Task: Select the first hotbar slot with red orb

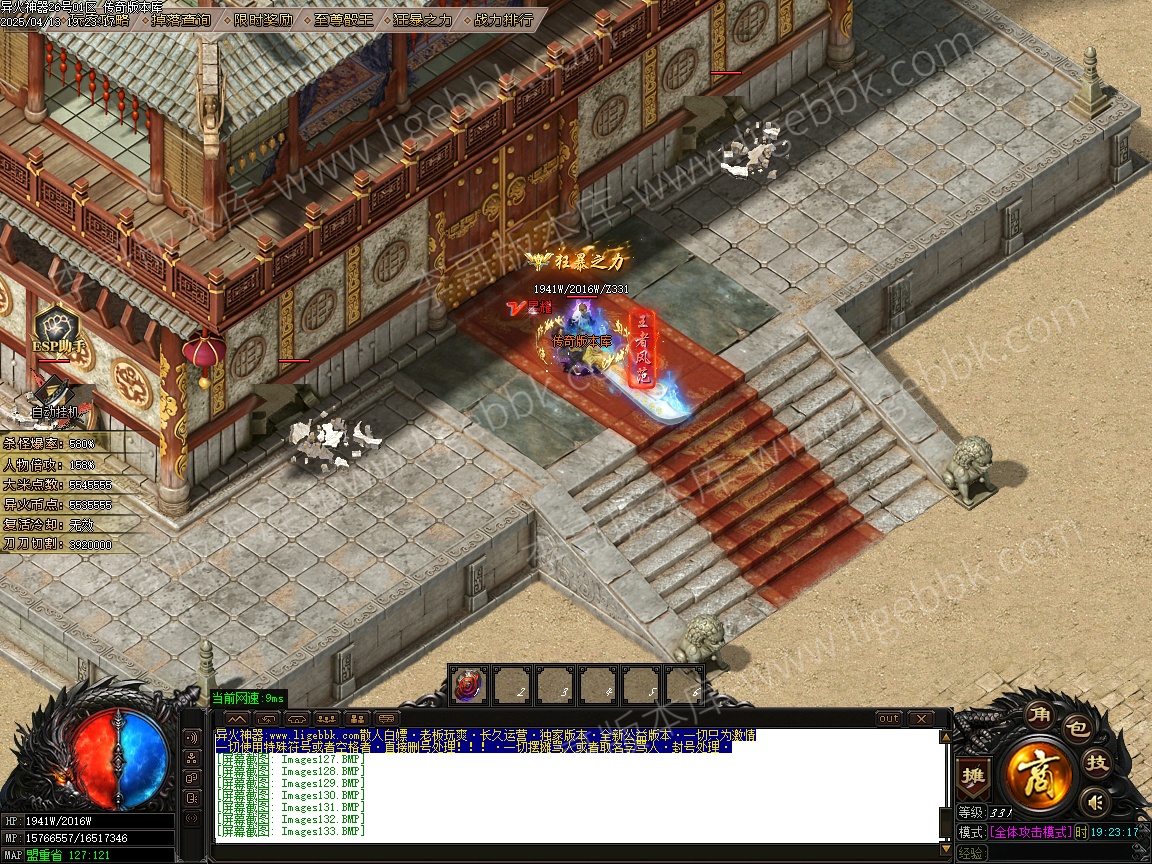Action: [468, 686]
